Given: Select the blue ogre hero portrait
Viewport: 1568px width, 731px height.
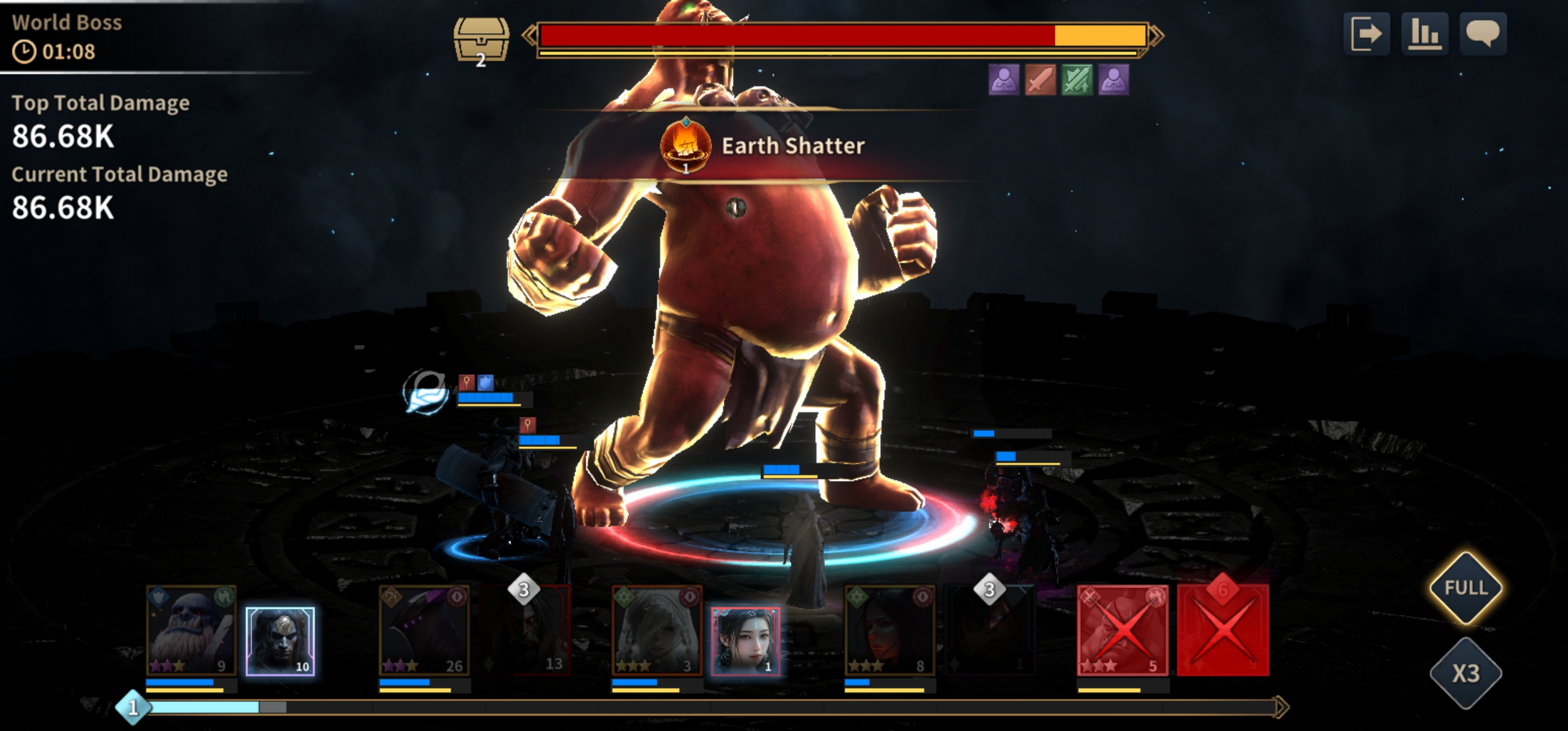Looking at the screenshot, I should pos(191,630).
